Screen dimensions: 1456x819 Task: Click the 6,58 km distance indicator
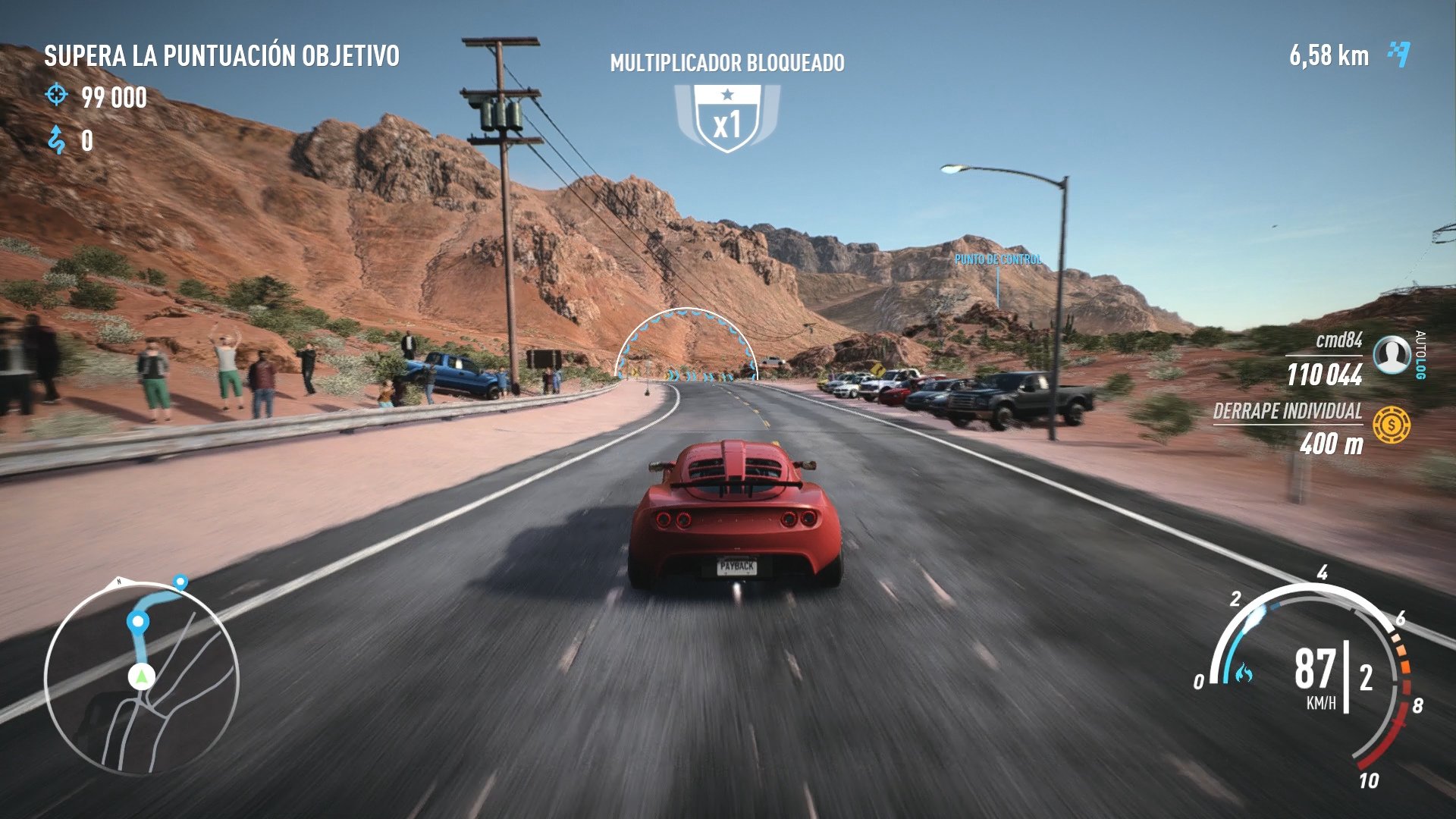click(1329, 55)
